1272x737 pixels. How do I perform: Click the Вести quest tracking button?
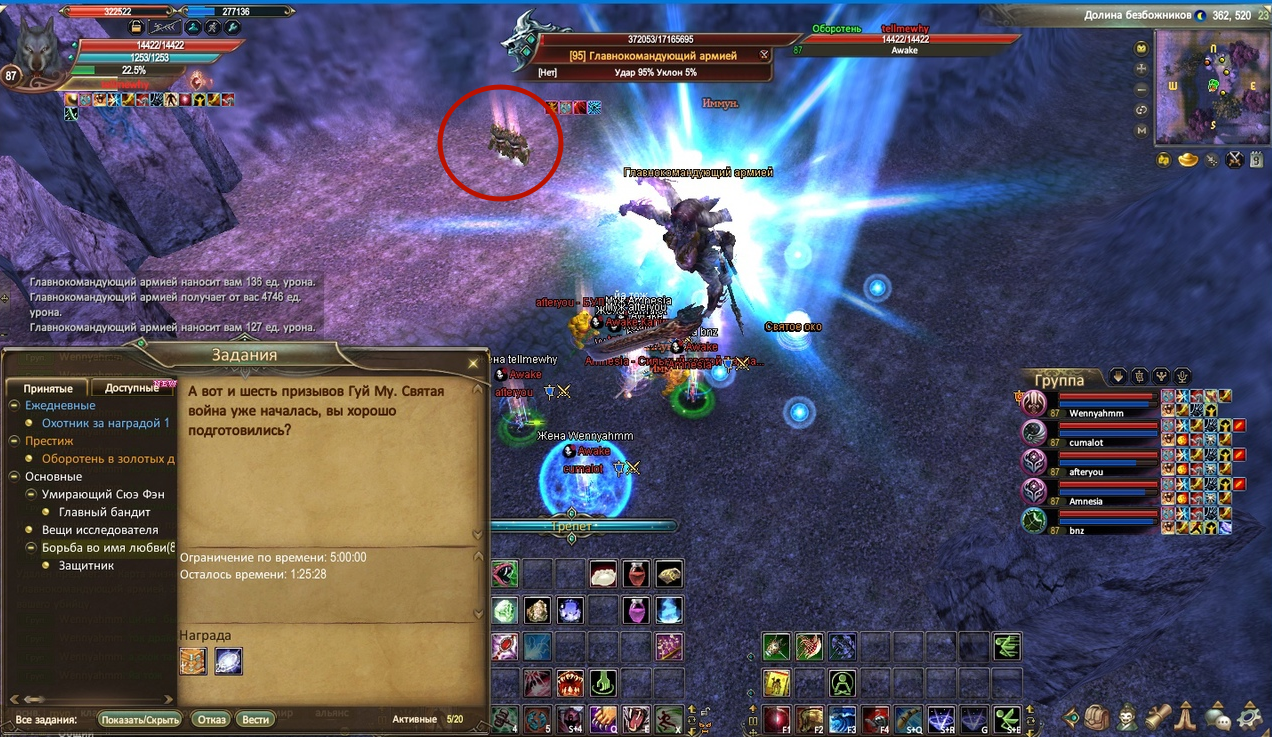(255, 719)
